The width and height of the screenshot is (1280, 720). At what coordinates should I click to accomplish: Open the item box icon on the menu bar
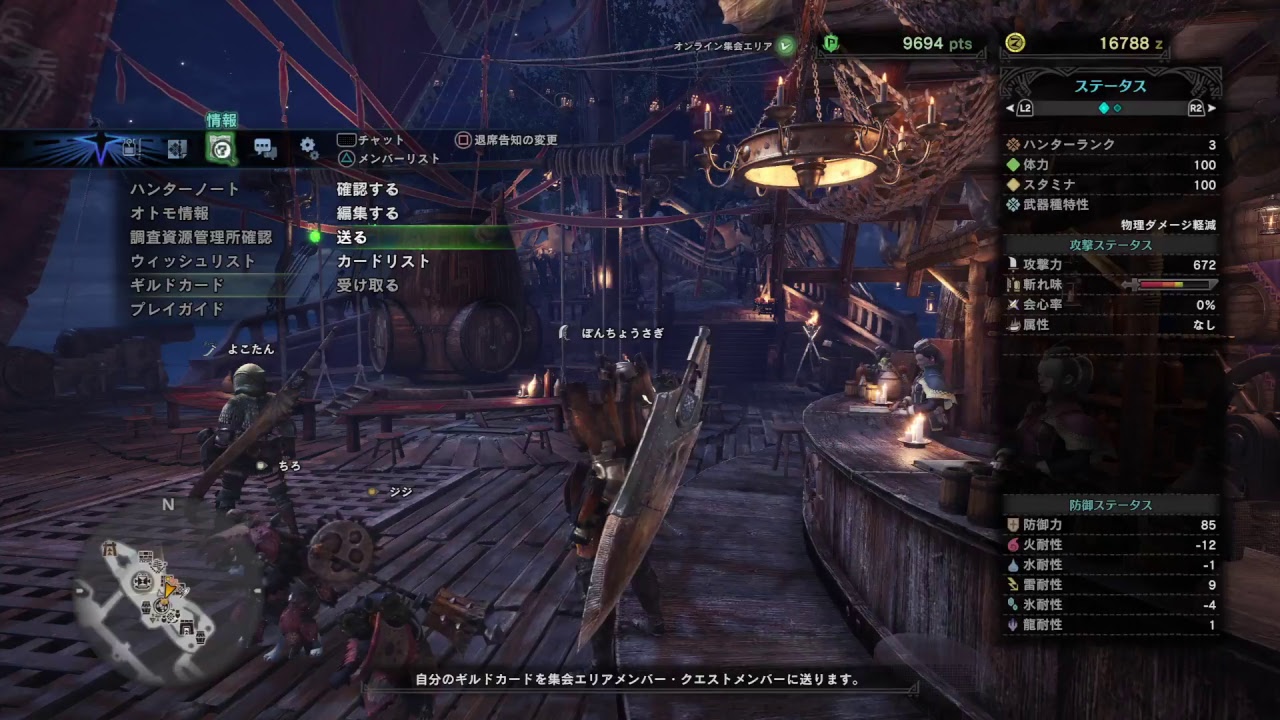point(130,148)
